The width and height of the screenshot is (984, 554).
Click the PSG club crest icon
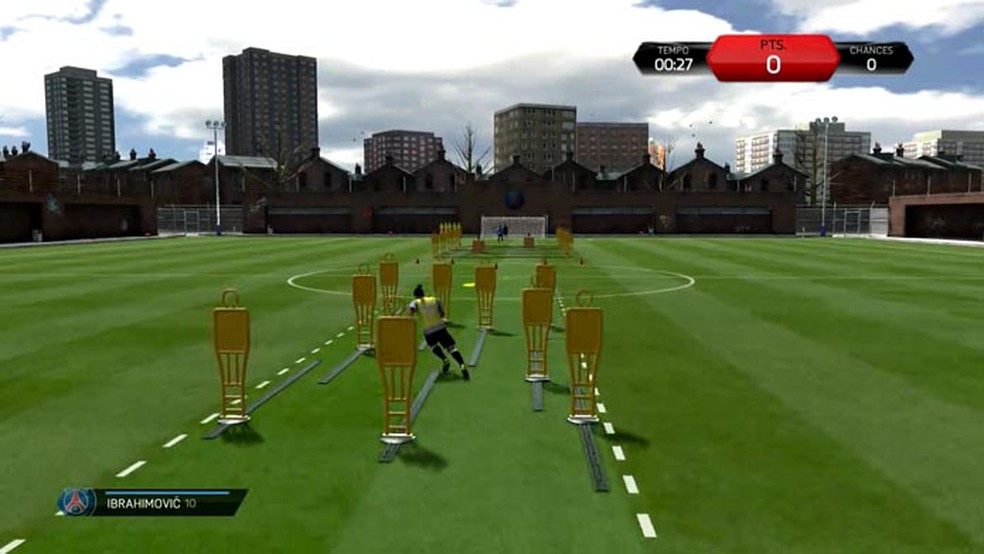(76, 501)
